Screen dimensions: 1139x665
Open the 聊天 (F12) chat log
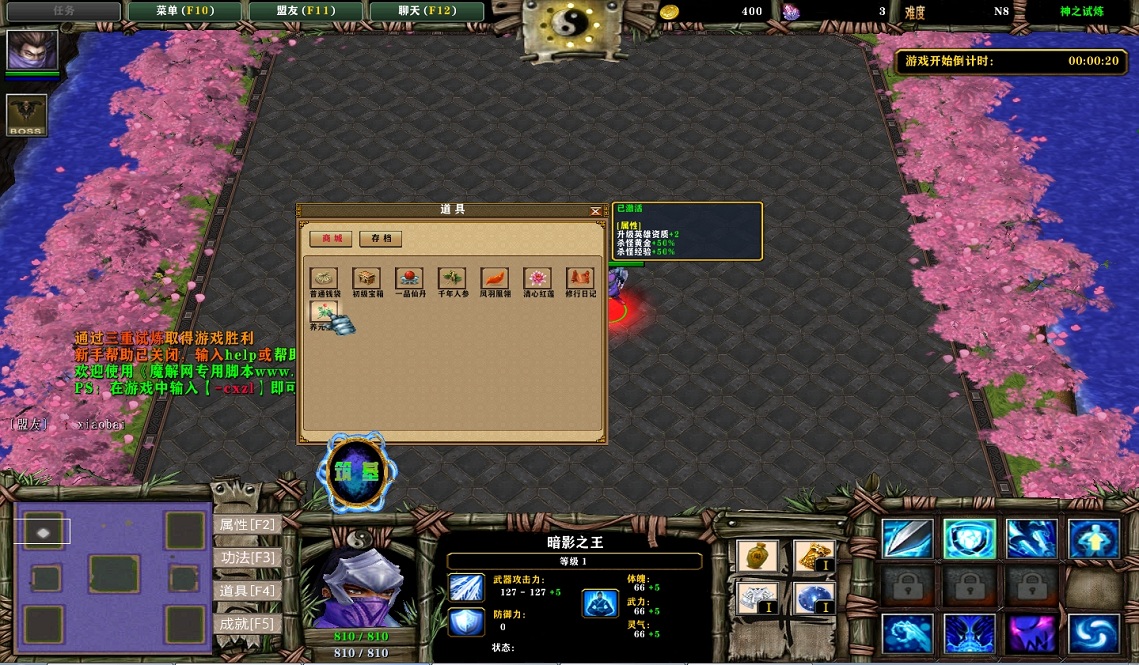click(x=427, y=11)
